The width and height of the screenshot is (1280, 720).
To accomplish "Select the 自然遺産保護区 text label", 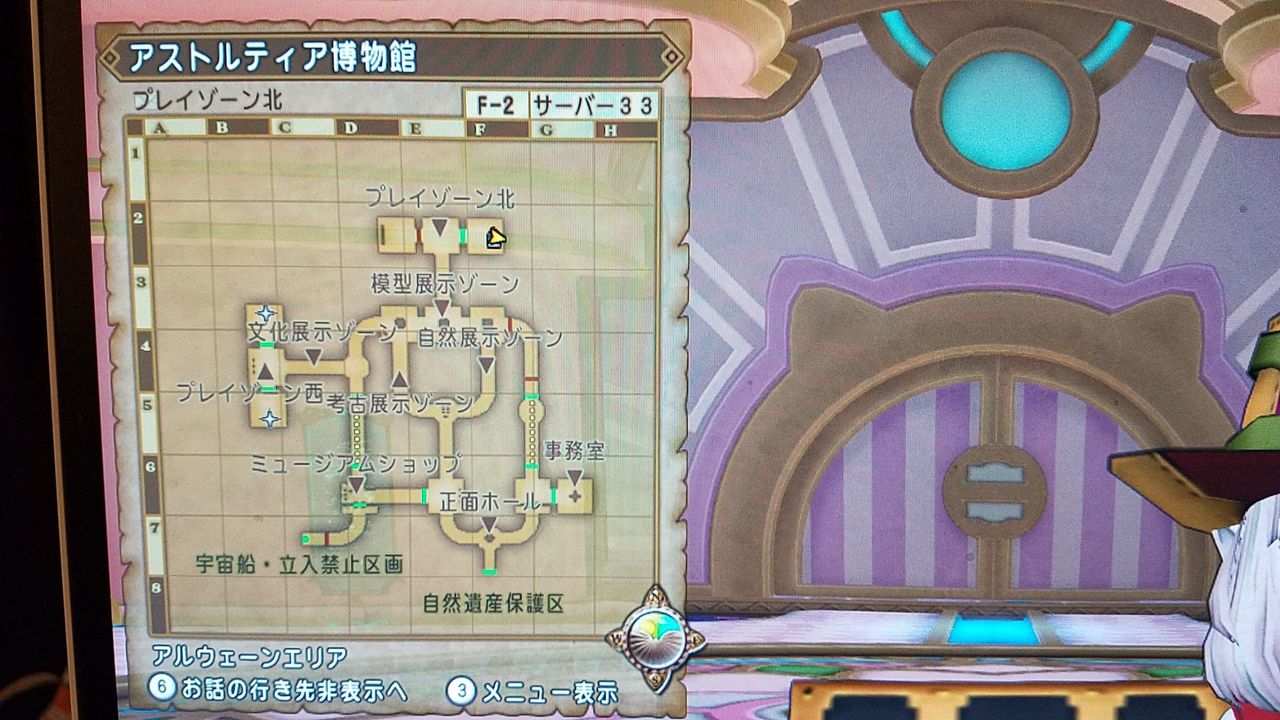I will pyautogui.click(x=494, y=602).
